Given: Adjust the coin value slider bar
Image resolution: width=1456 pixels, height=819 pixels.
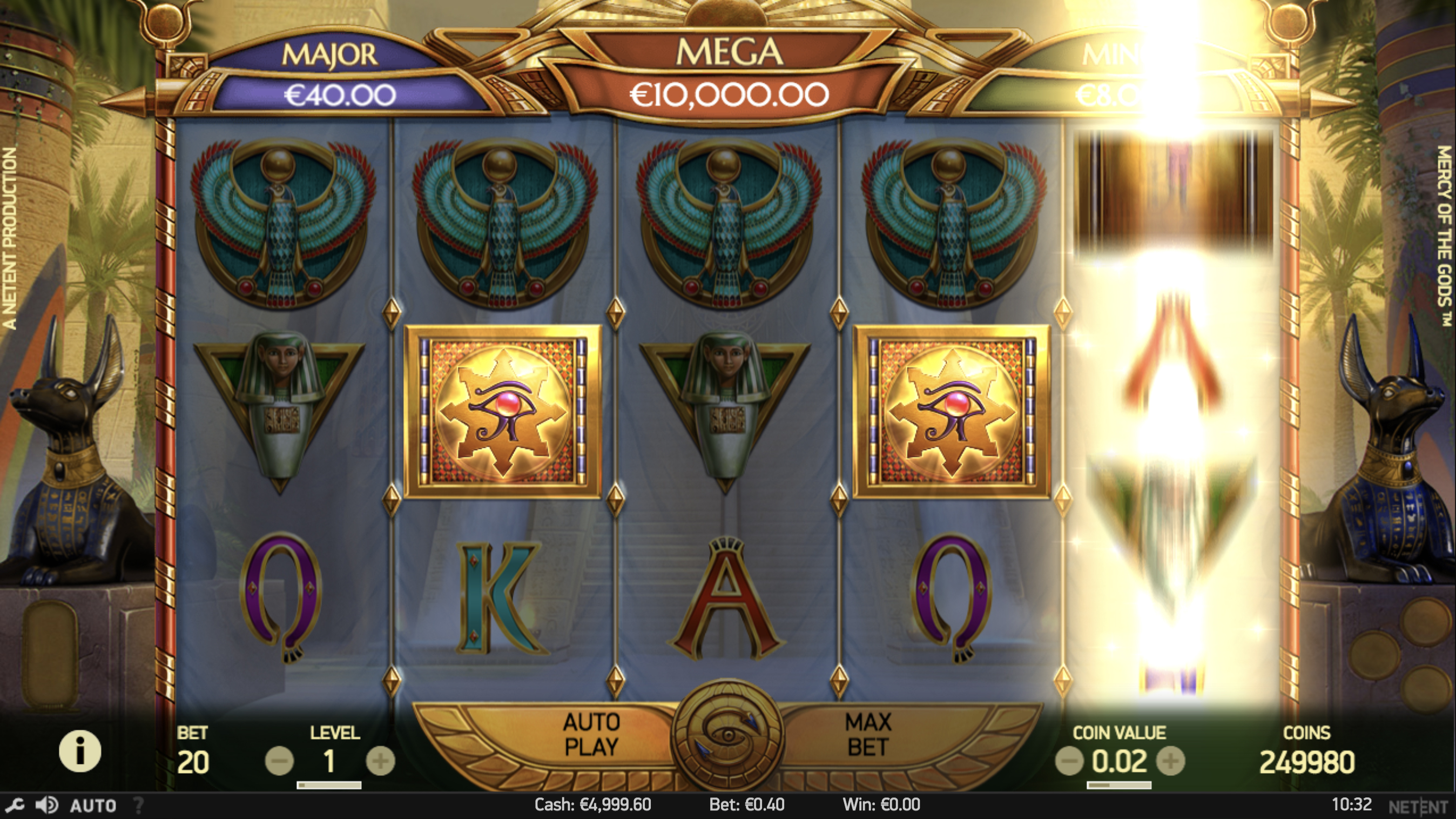Looking at the screenshot, I should coord(1119,785).
